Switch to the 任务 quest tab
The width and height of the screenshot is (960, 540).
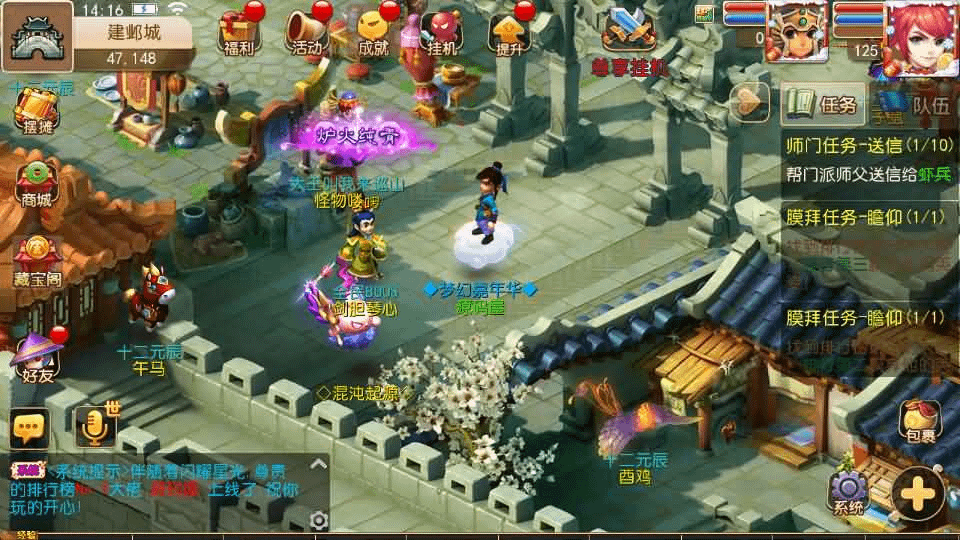point(823,103)
